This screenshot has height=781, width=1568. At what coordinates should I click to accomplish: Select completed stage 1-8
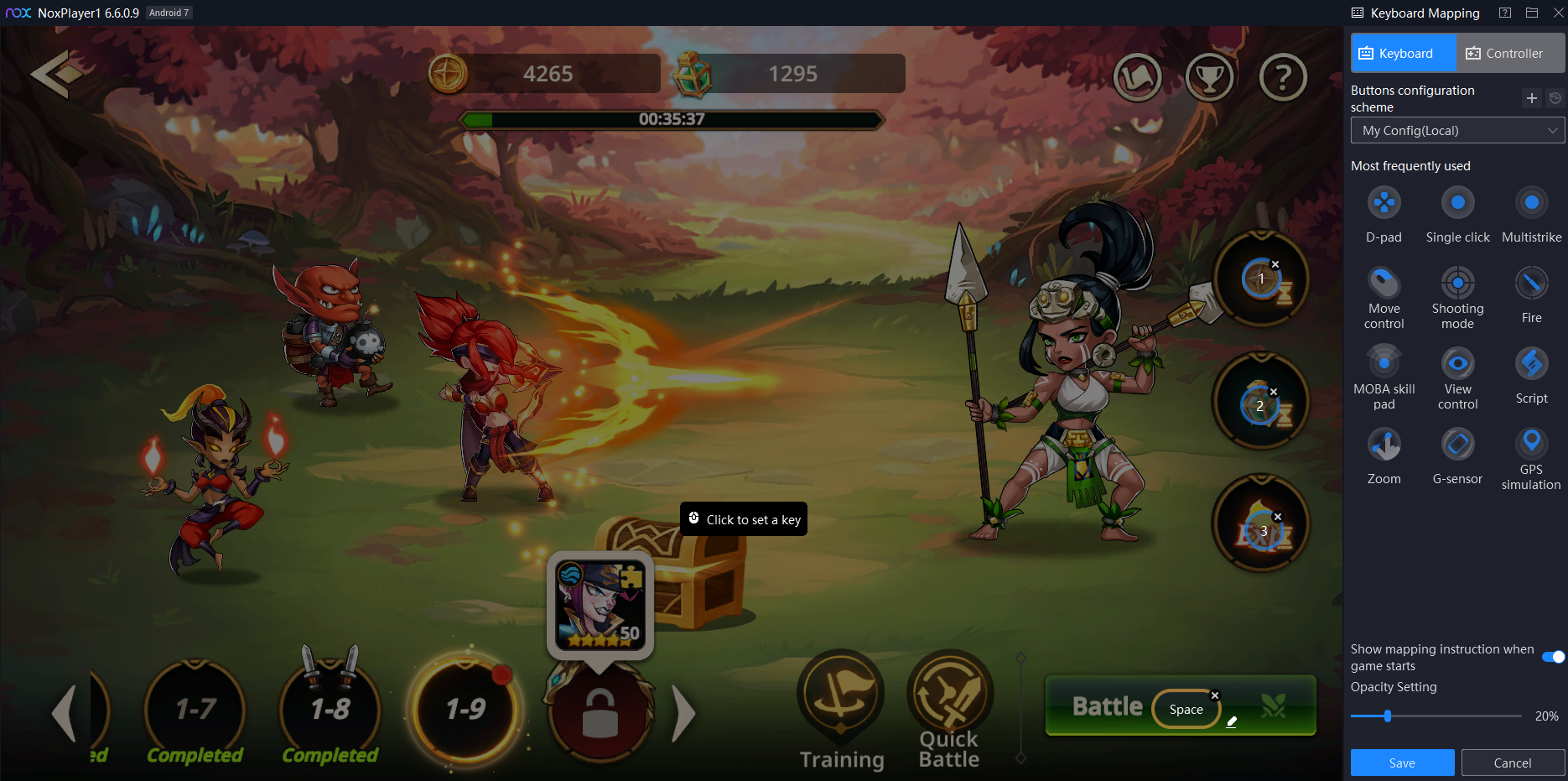330,710
